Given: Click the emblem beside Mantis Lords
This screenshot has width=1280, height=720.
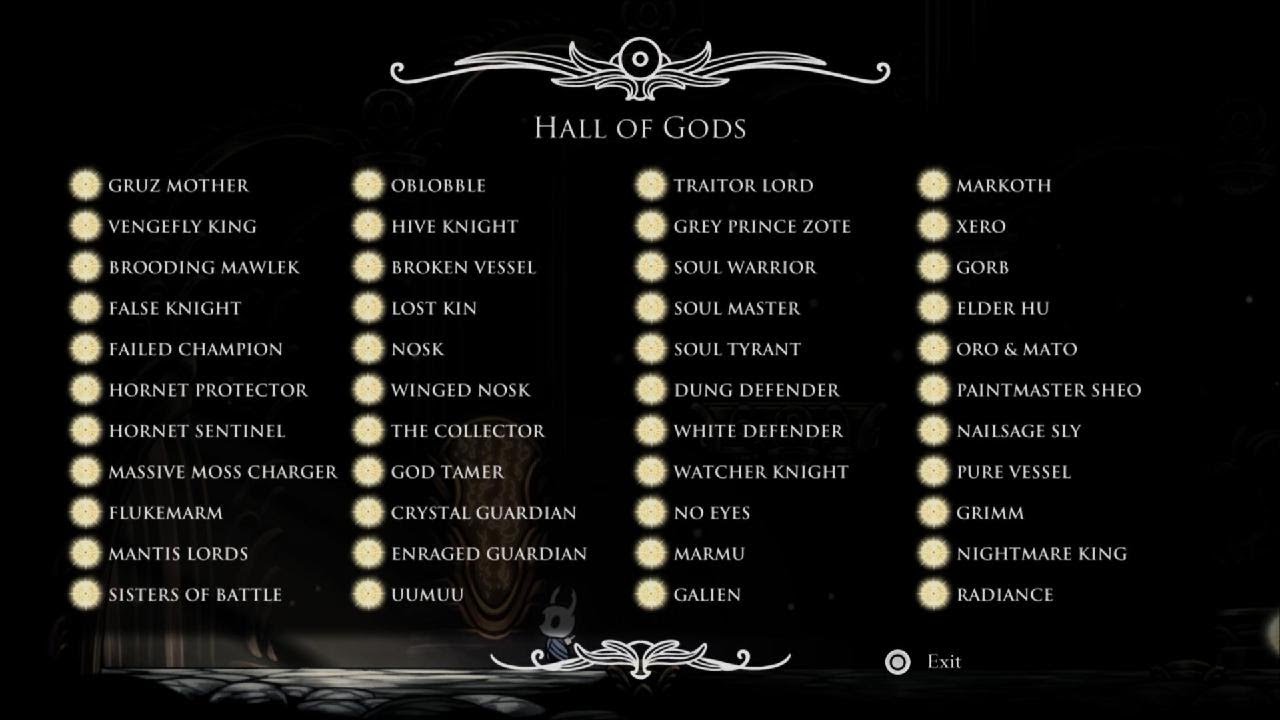Looking at the screenshot, I should pyautogui.click(x=84, y=553).
